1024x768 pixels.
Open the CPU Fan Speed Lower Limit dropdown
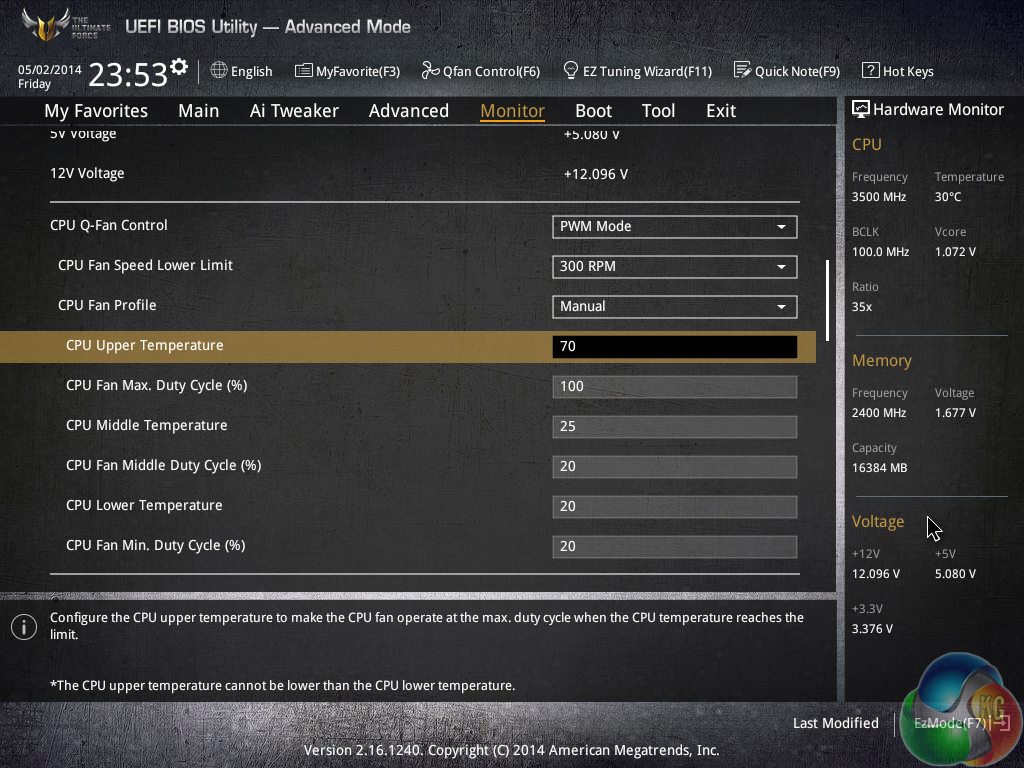click(674, 267)
